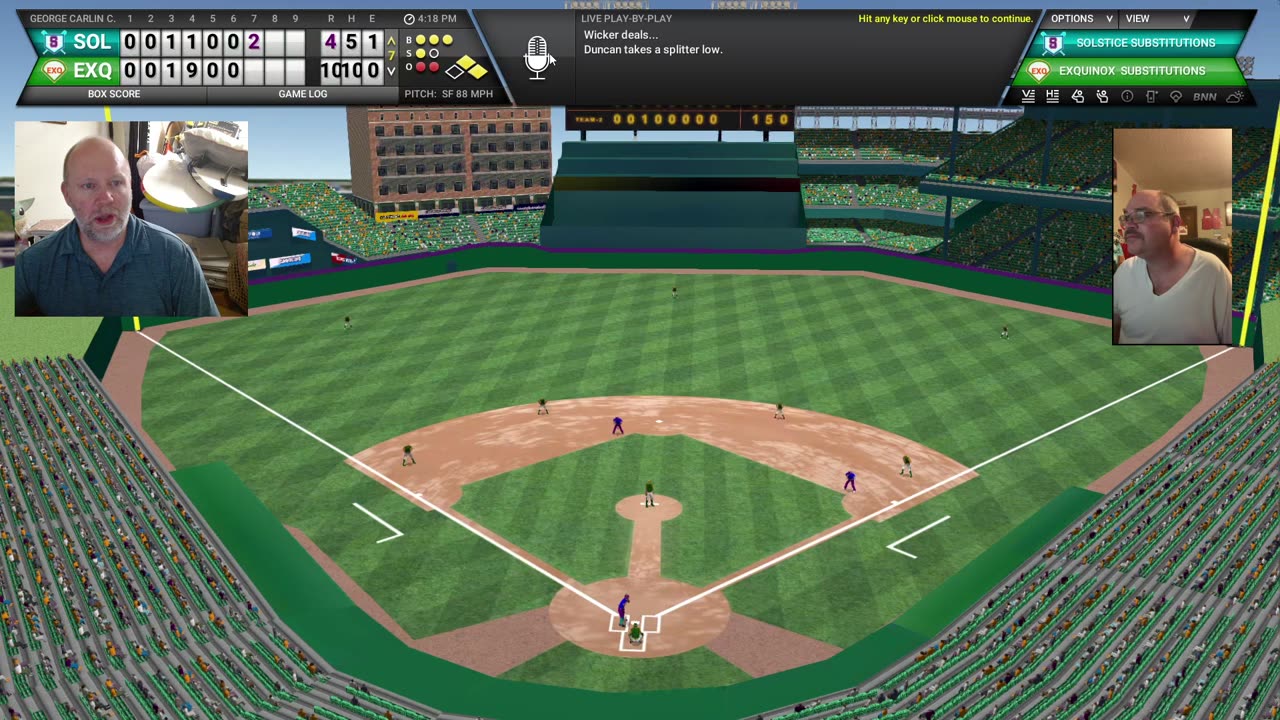
Task: Show the Game Log
Action: click(x=302, y=94)
